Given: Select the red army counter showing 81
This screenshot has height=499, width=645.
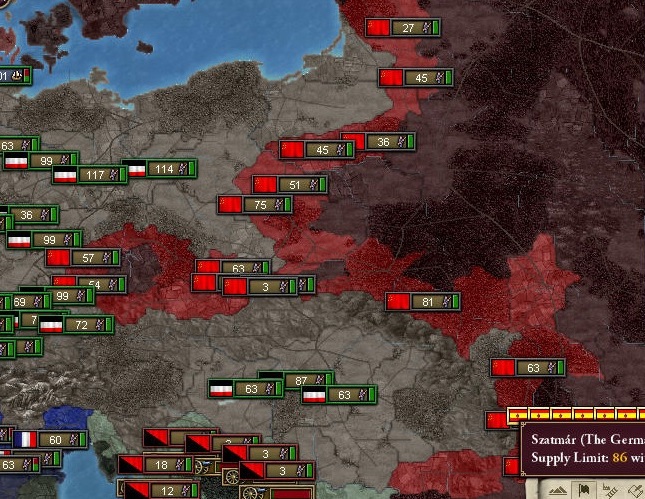Looking at the screenshot, I should click(x=422, y=301).
